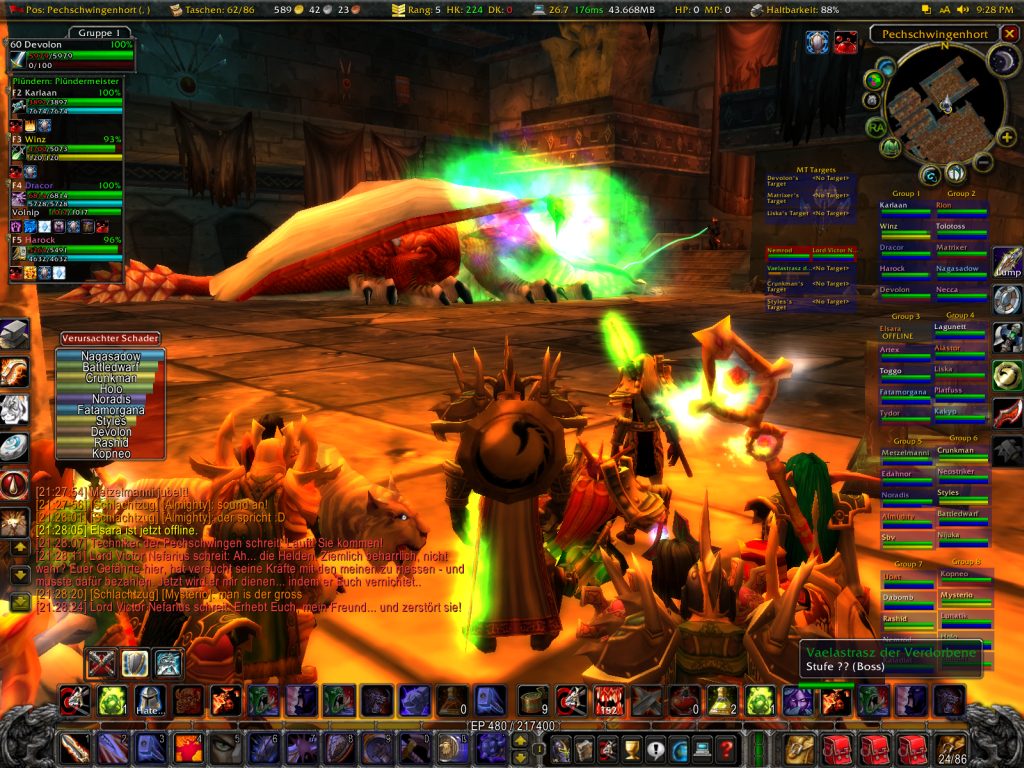Image resolution: width=1024 pixels, height=768 pixels.
Task: Toggle the day-night moon indicator
Action: (x=1002, y=61)
